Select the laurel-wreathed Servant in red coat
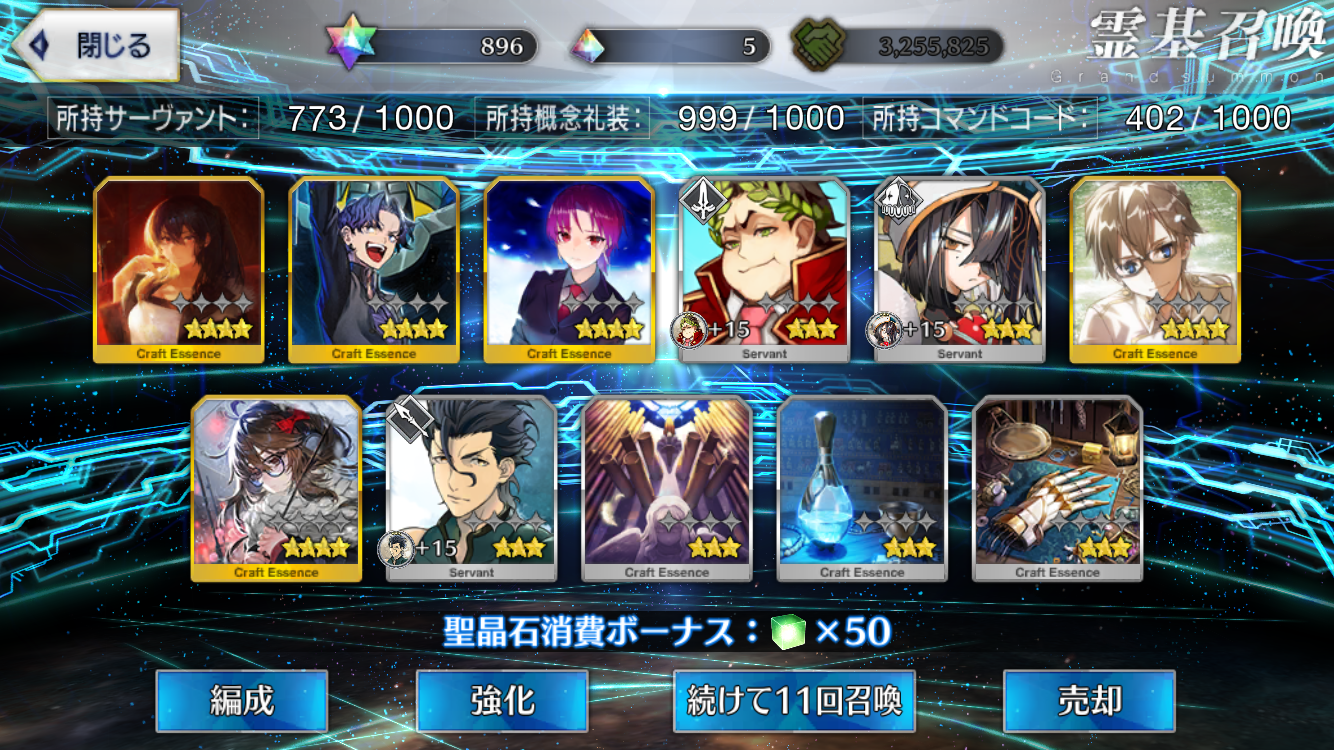1334x750 pixels. tap(765, 269)
